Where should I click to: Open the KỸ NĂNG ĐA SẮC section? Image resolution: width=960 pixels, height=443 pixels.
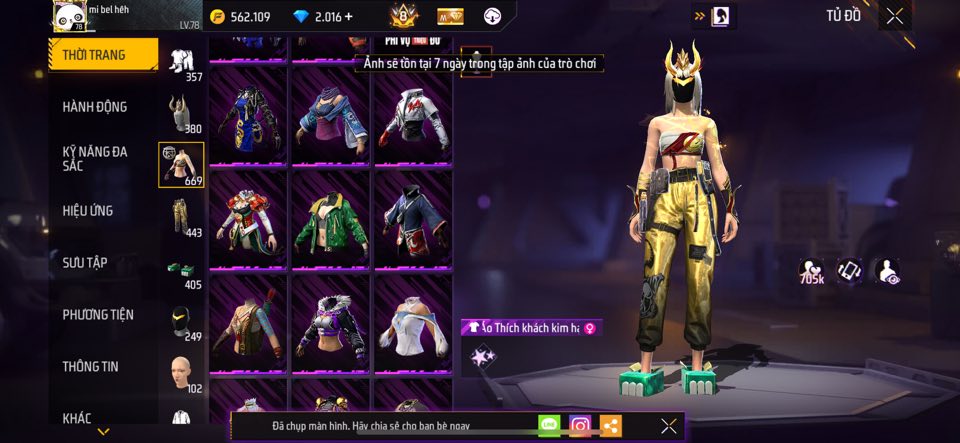point(95,159)
